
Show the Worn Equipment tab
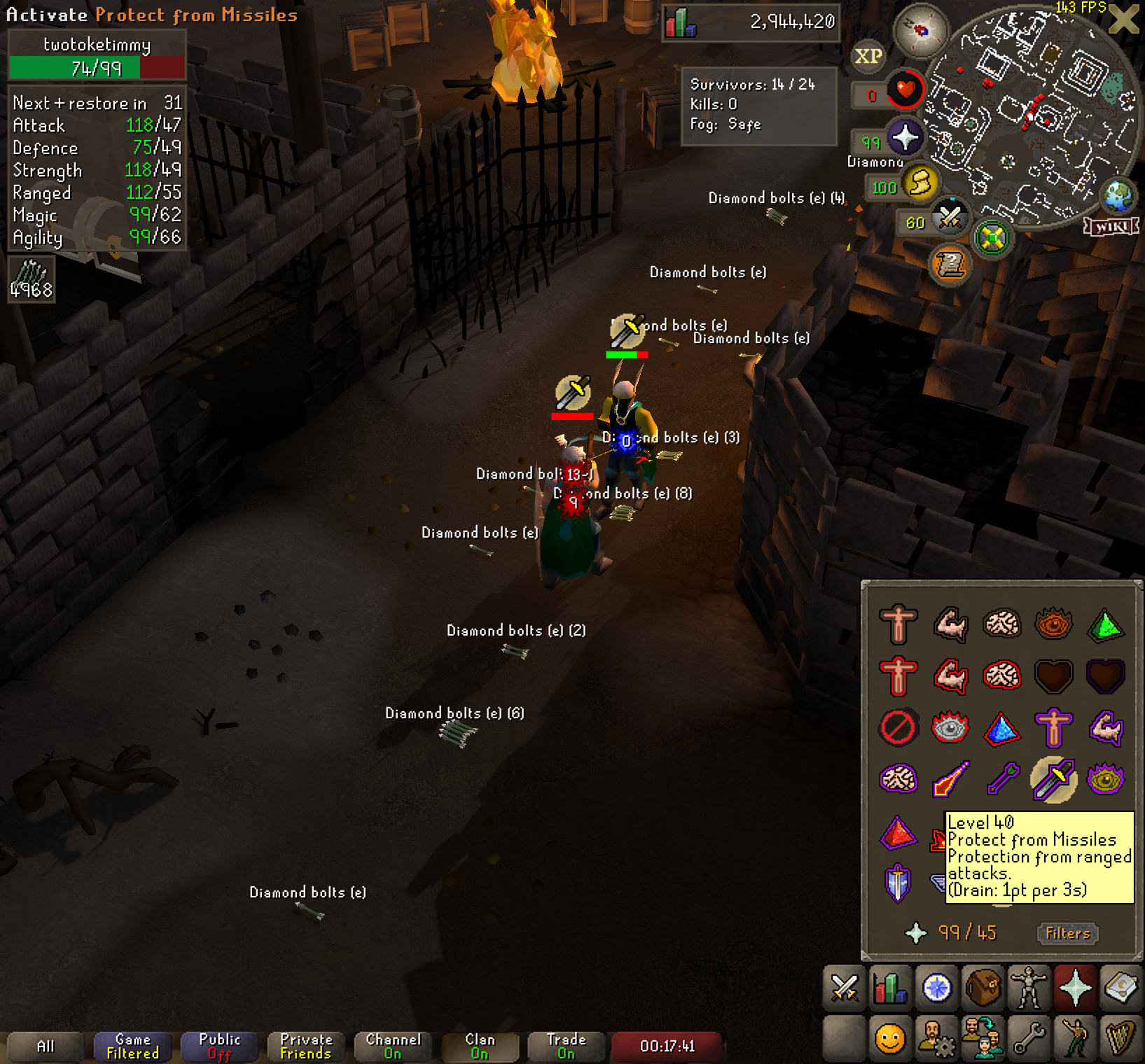tap(1029, 988)
